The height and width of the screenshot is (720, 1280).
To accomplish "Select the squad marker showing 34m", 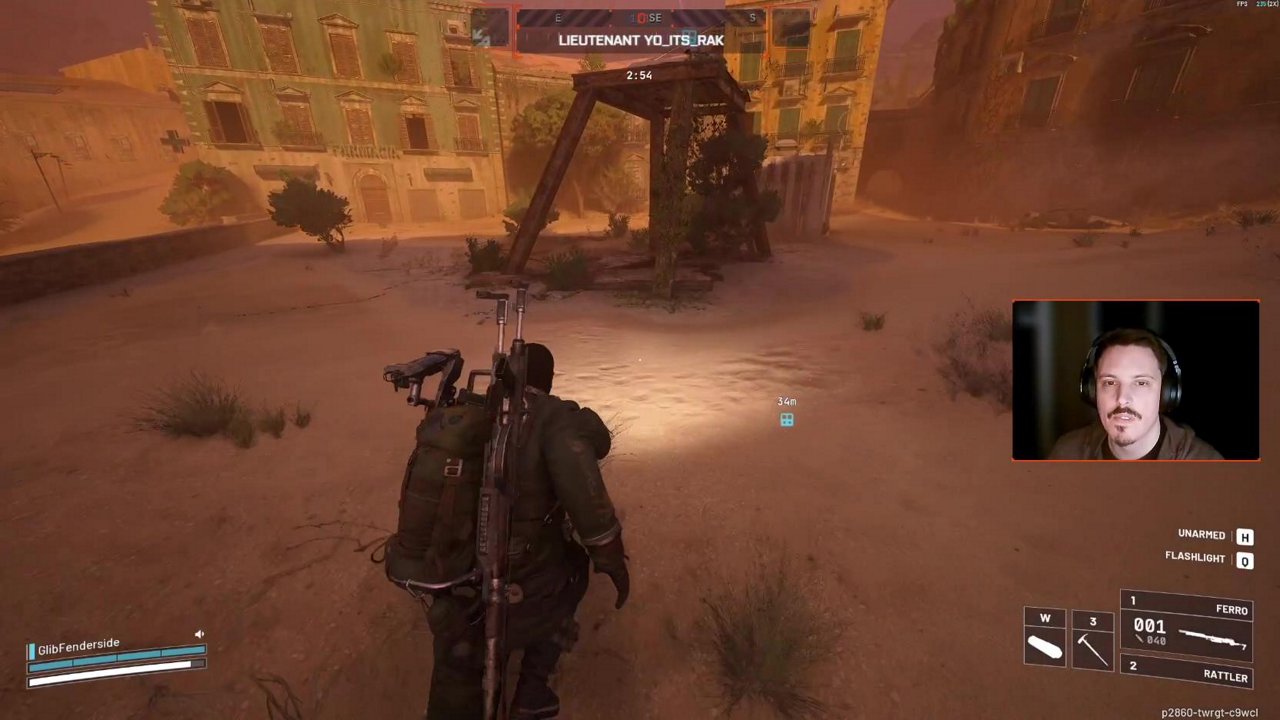I will pos(787,420).
